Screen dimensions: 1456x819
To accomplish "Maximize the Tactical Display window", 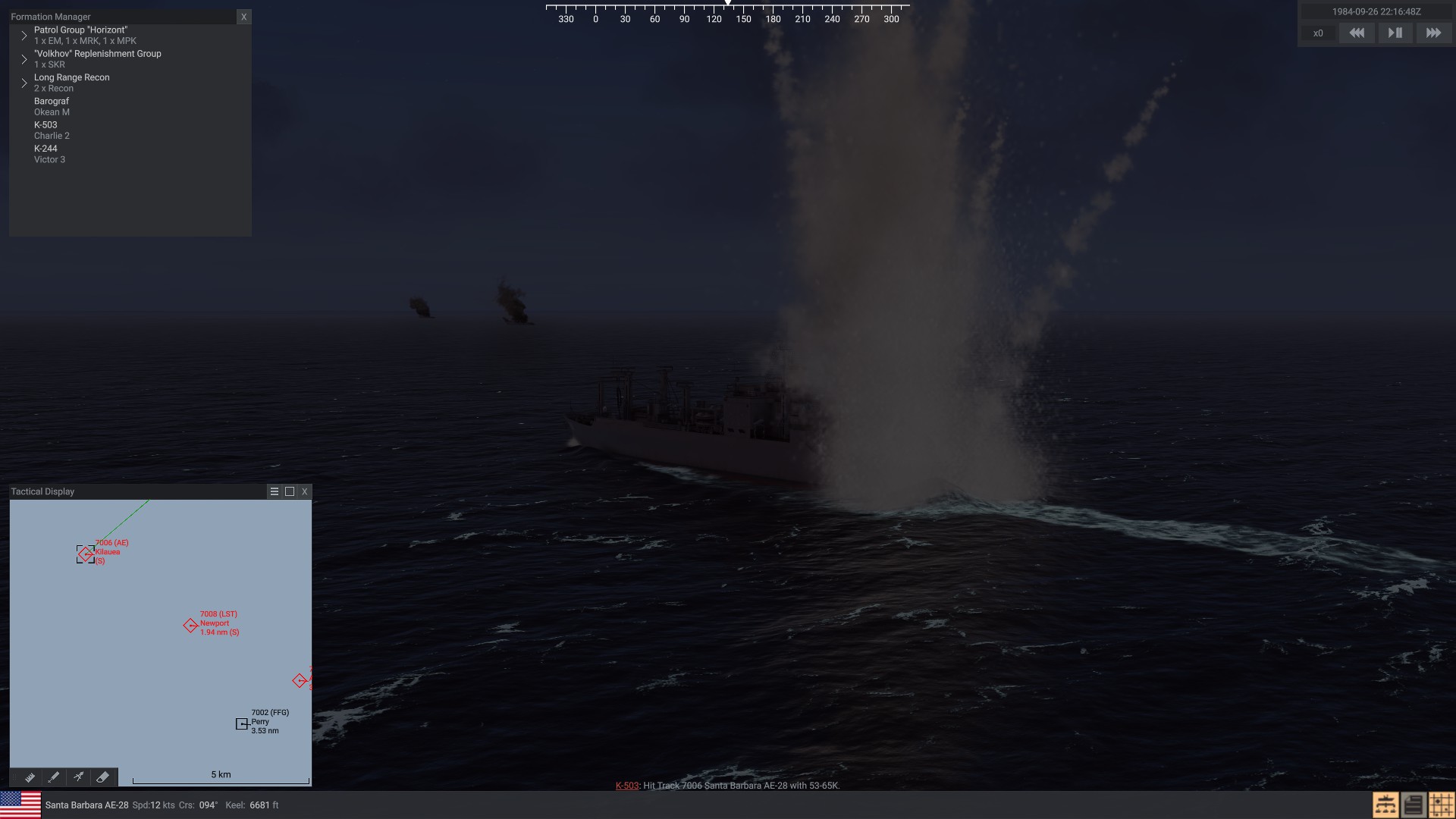I will (290, 491).
